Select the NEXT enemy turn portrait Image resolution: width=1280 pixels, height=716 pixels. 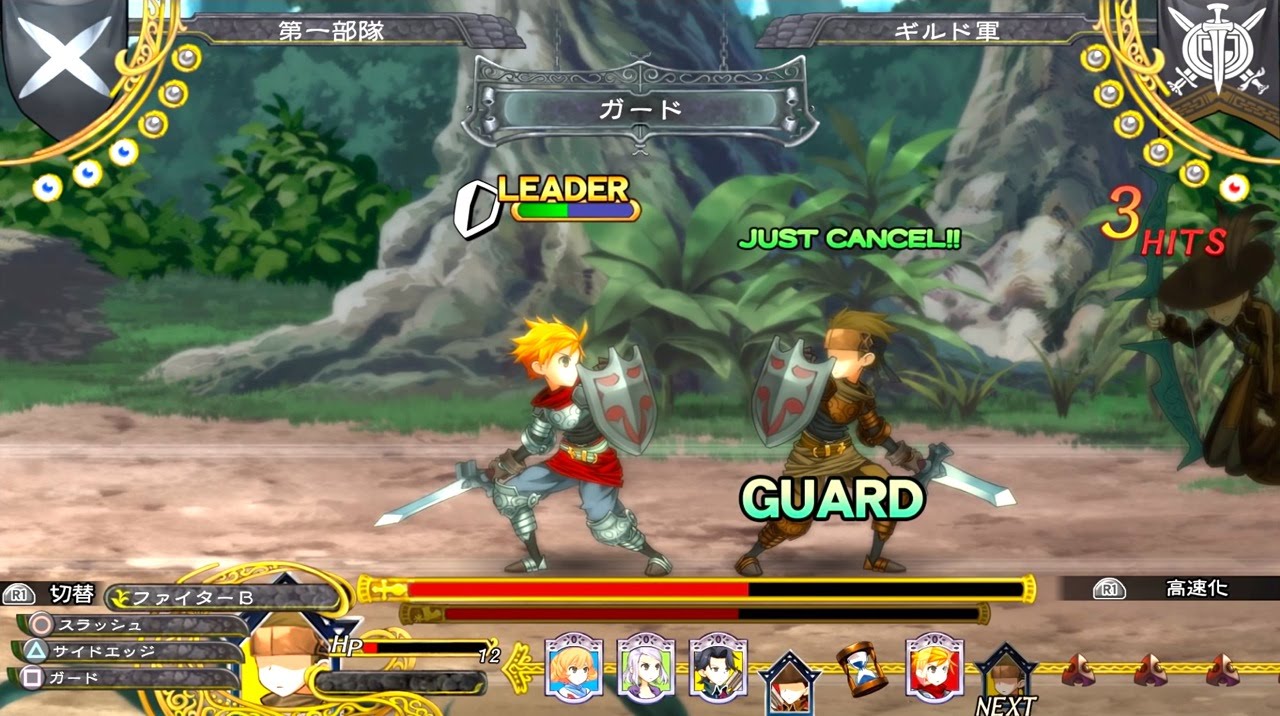pyautogui.click(x=1005, y=675)
